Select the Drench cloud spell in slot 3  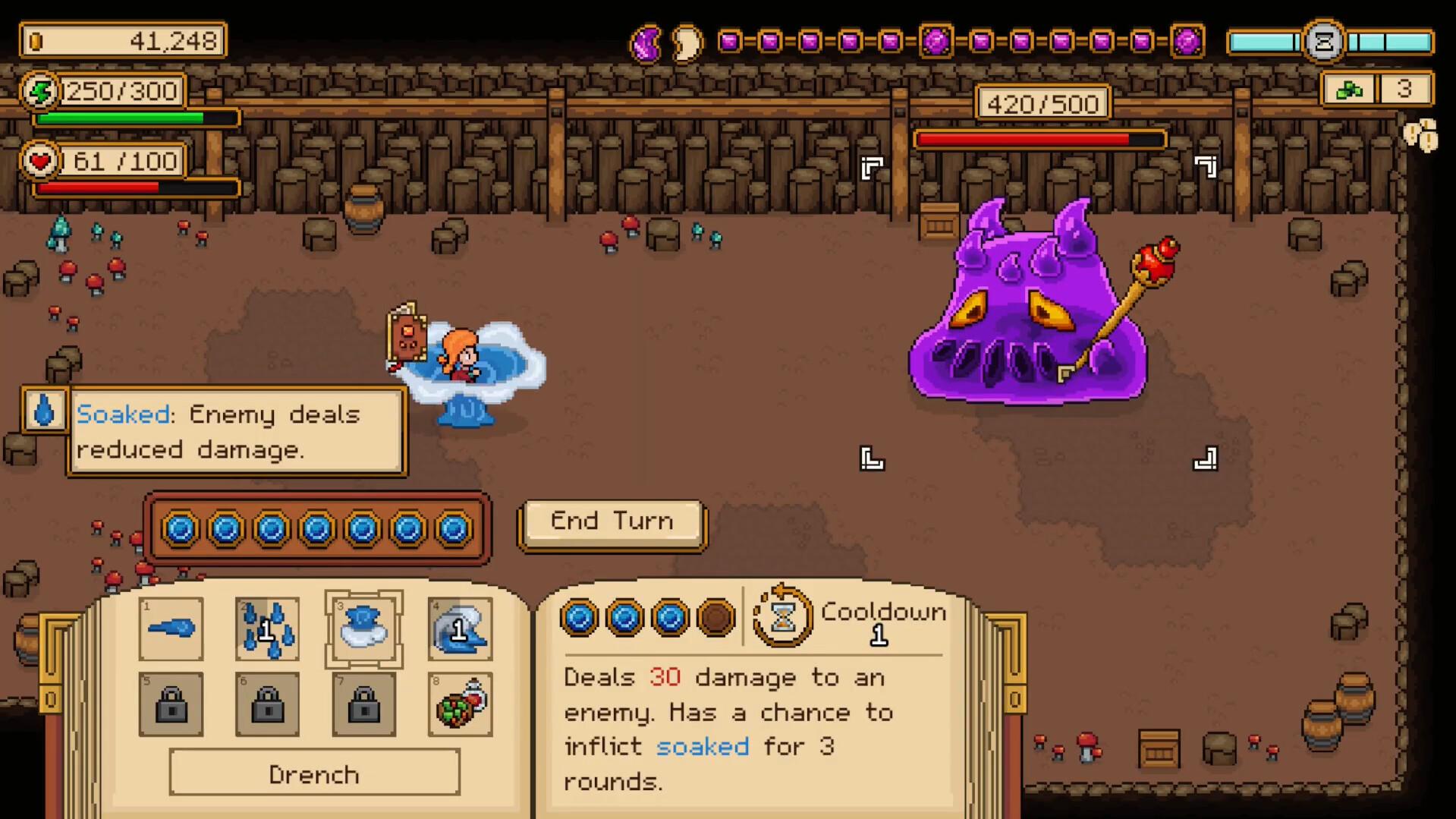coord(364,628)
